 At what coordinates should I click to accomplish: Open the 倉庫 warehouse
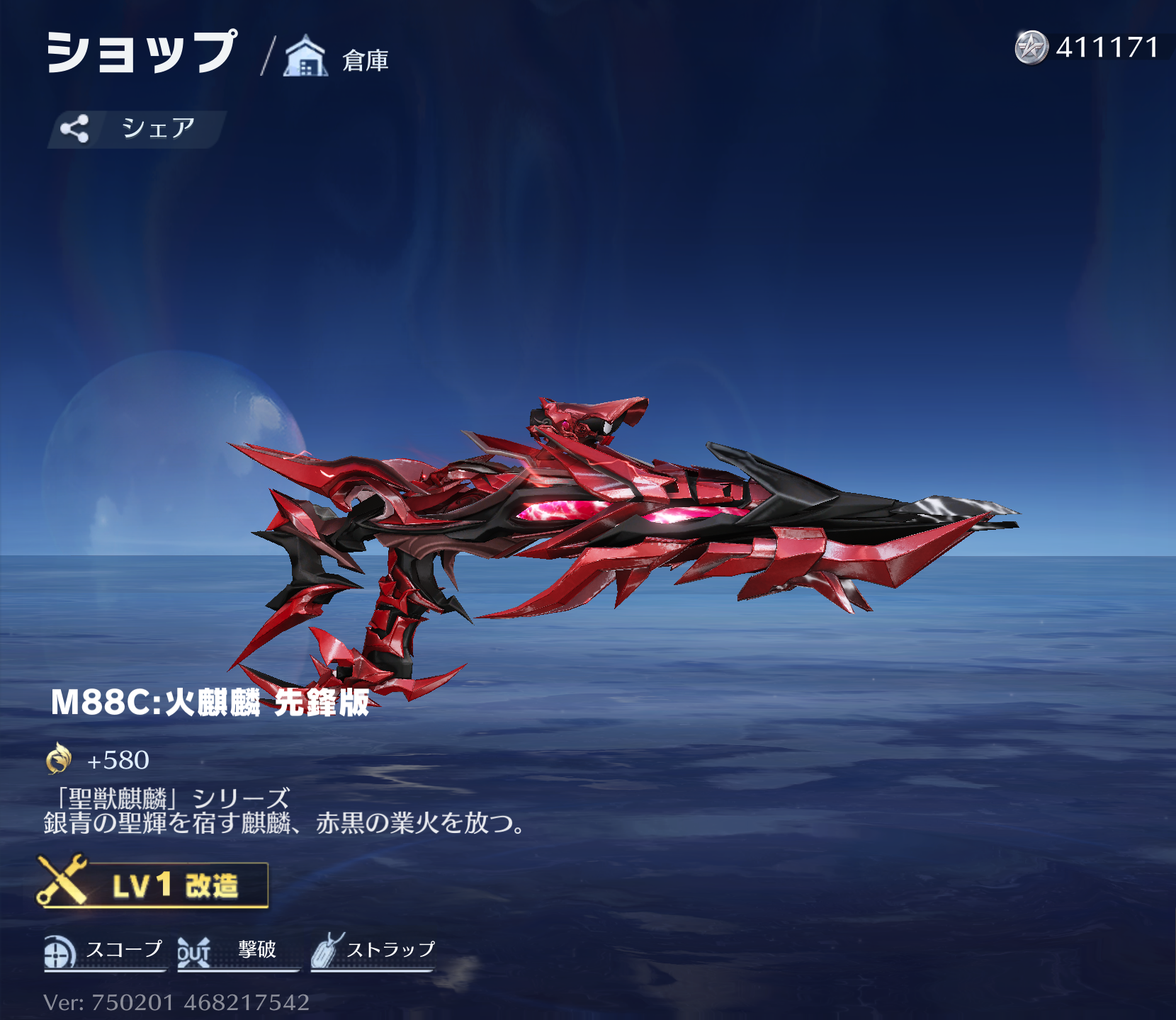[337, 58]
